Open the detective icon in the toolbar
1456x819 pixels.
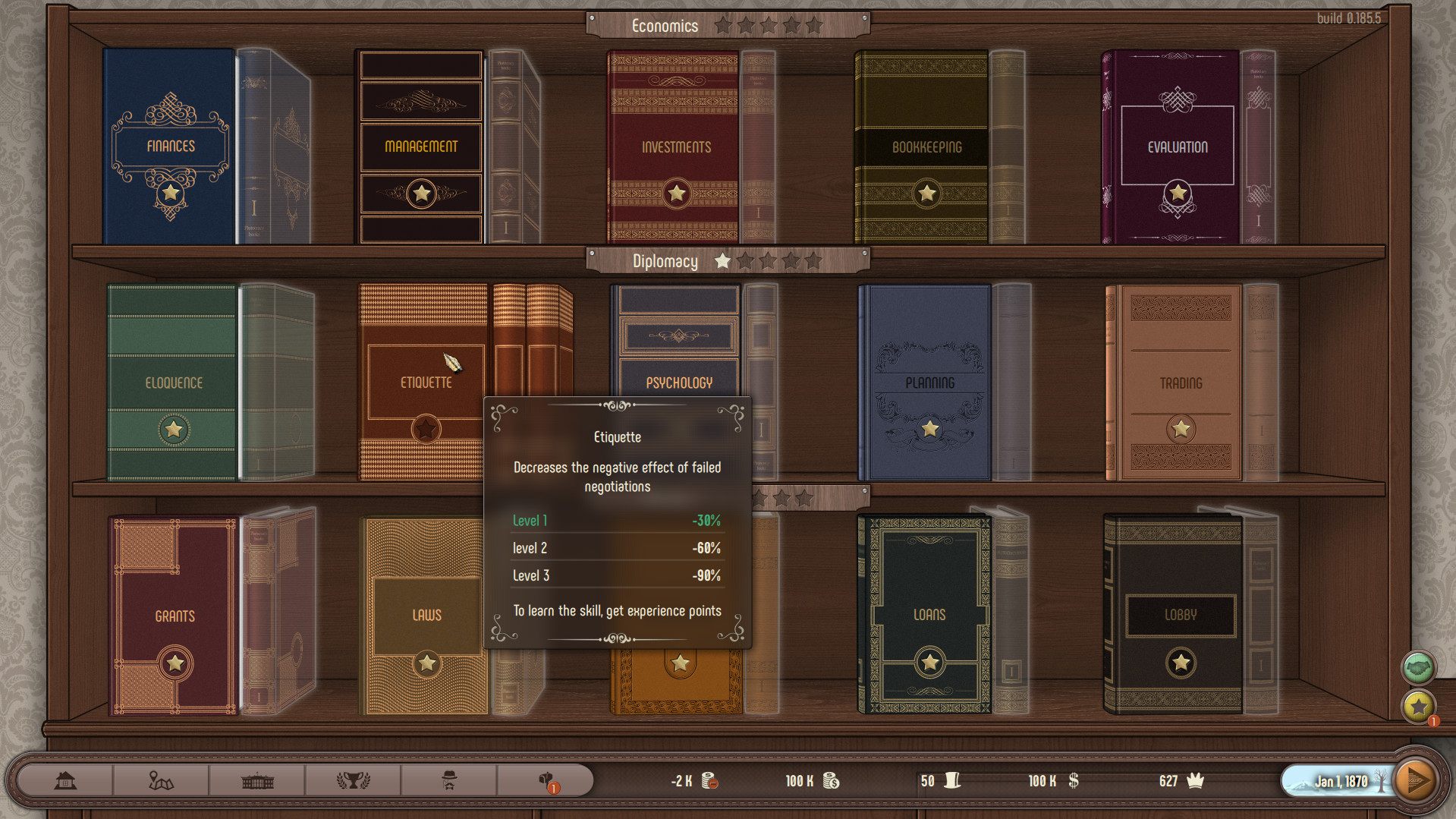pos(448,780)
